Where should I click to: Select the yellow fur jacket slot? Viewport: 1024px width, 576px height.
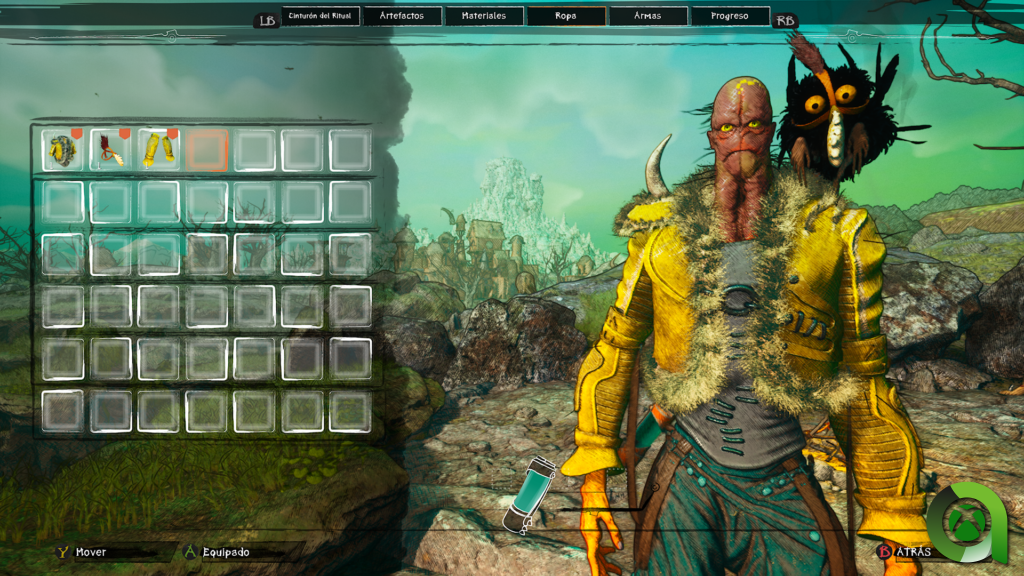[x=62, y=150]
